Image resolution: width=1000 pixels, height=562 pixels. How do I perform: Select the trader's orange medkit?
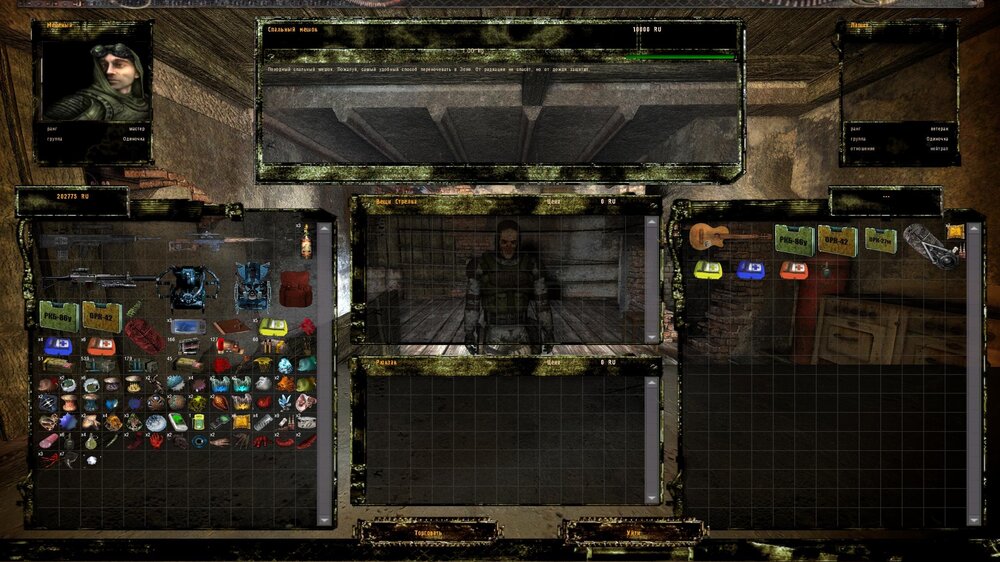coord(794,270)
